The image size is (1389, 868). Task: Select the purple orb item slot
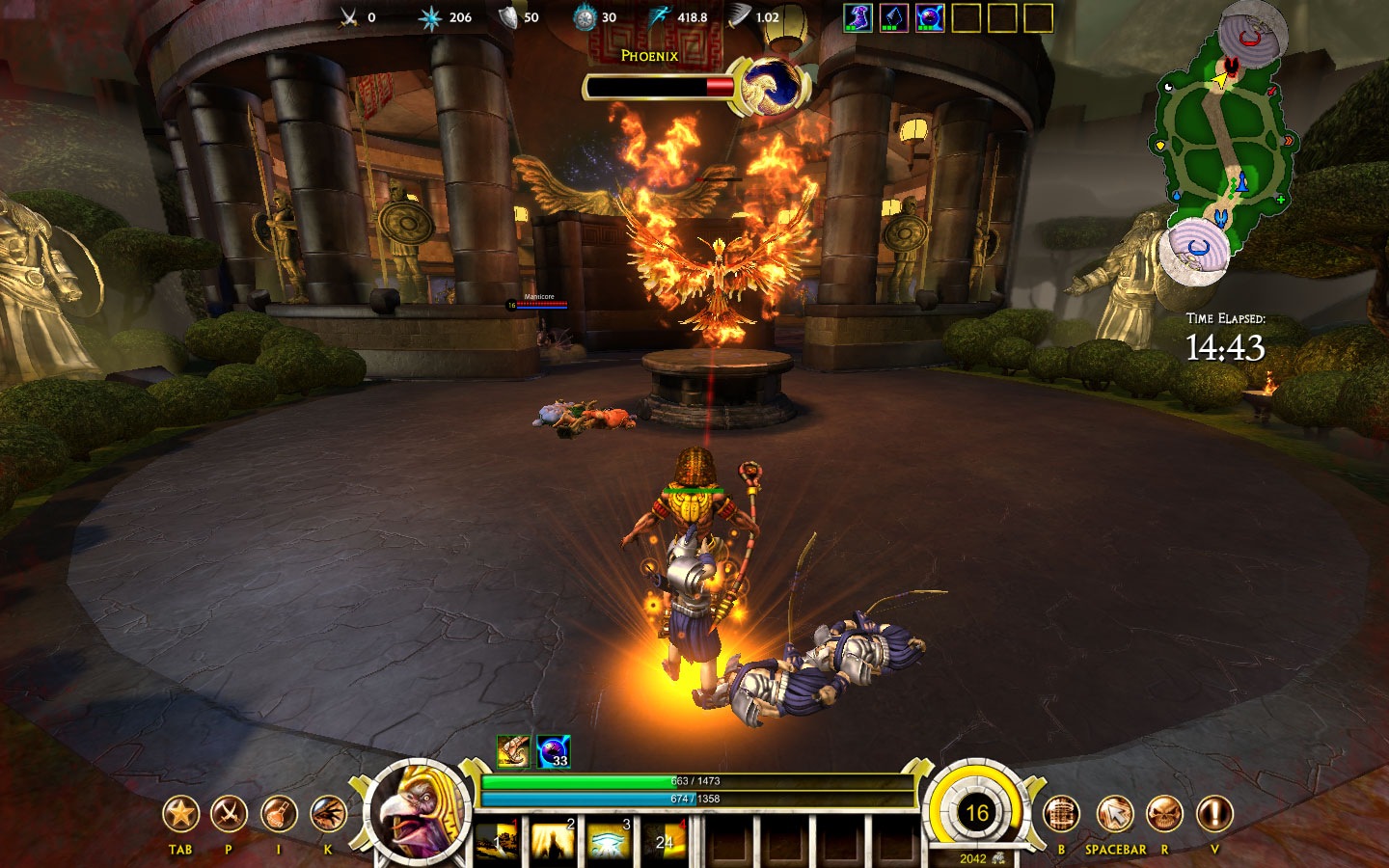coord(930,17)
